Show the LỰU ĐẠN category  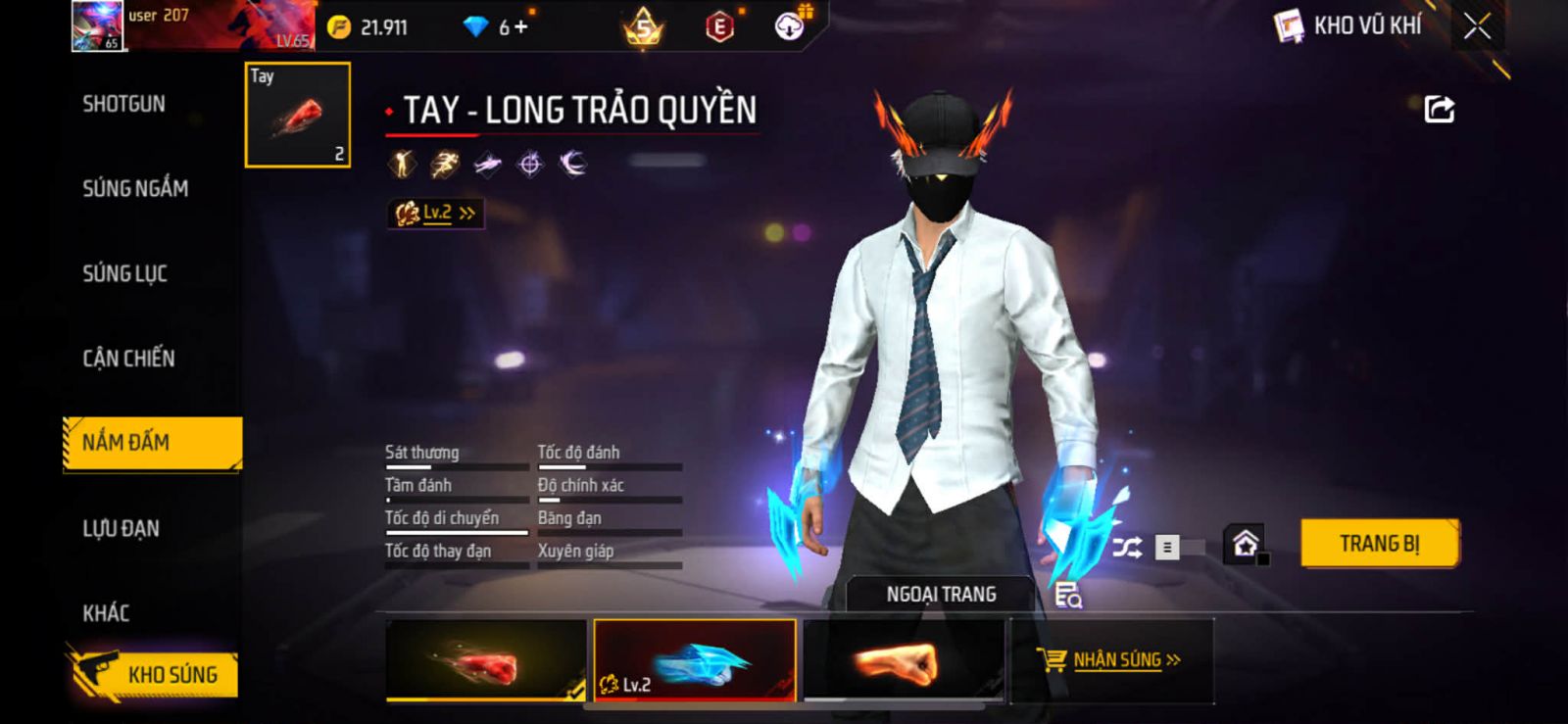pos(121,529)
